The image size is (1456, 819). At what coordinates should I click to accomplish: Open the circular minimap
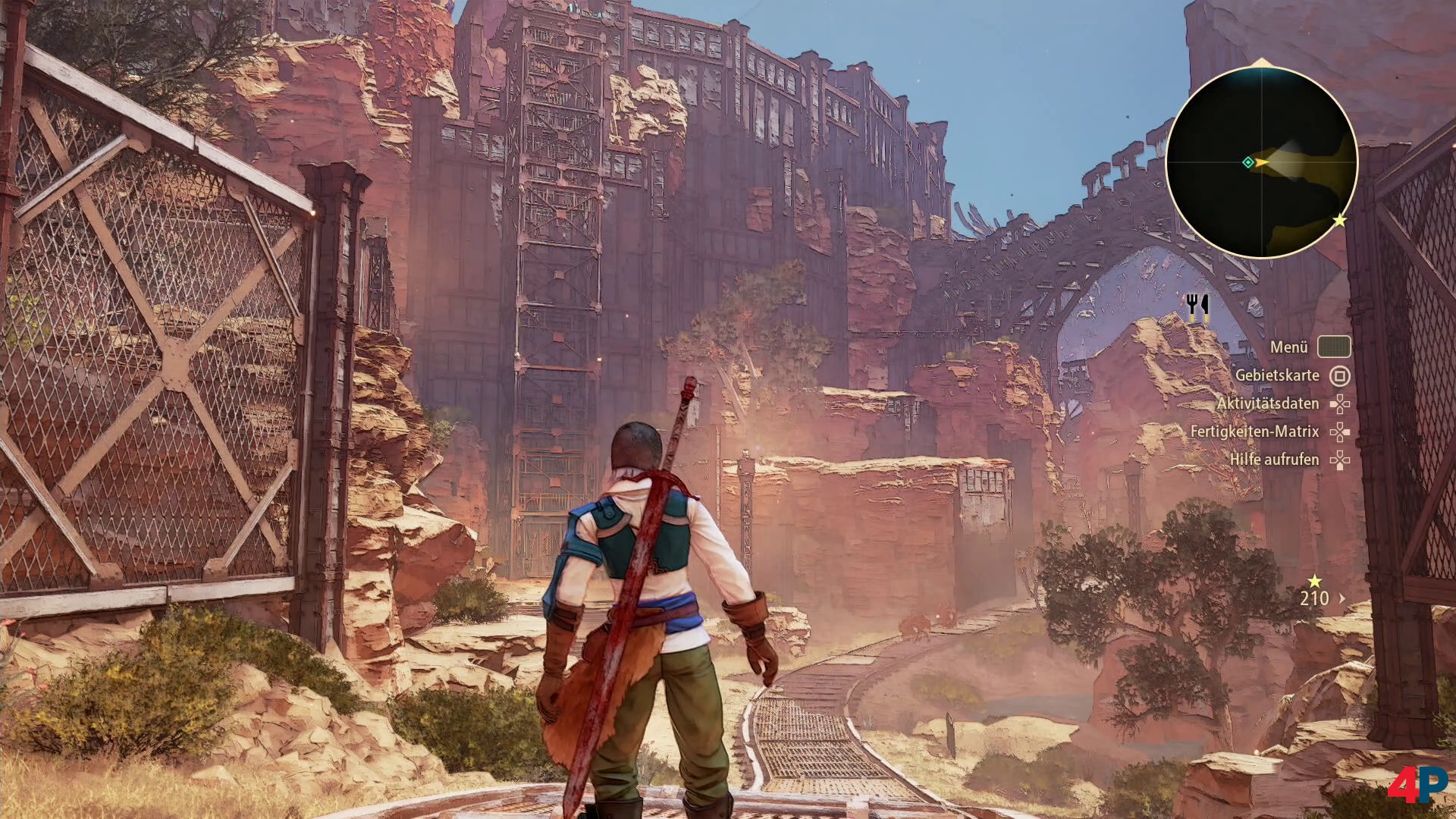1261,162
